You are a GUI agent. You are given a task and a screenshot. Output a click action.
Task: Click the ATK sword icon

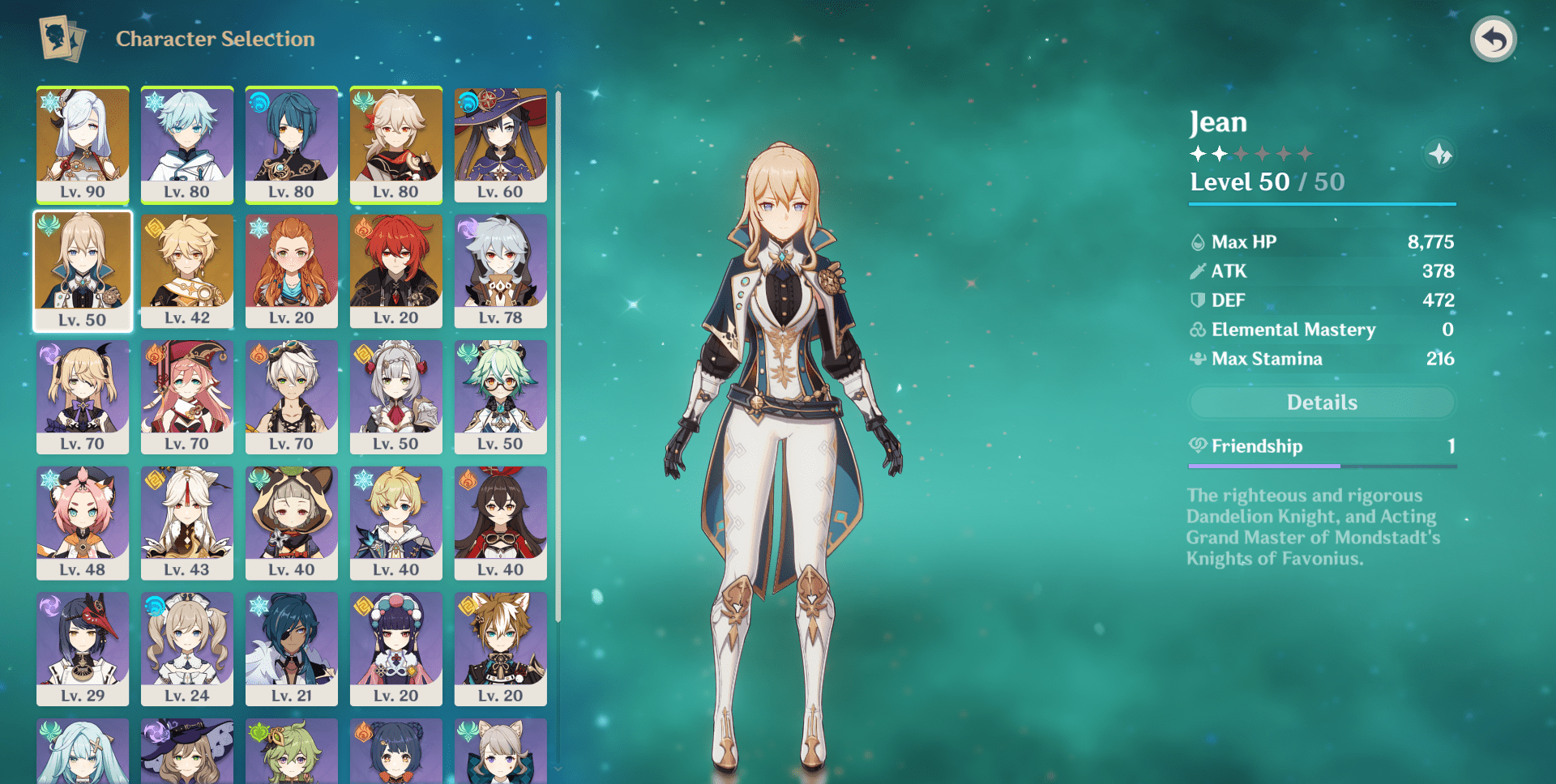[x=1198, y=271]
